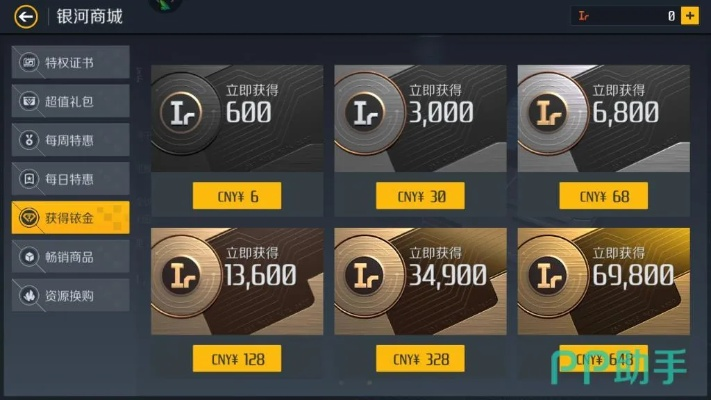711x400 pixels.
Task: Open the 特权证书 shop category
Action: 70,63
